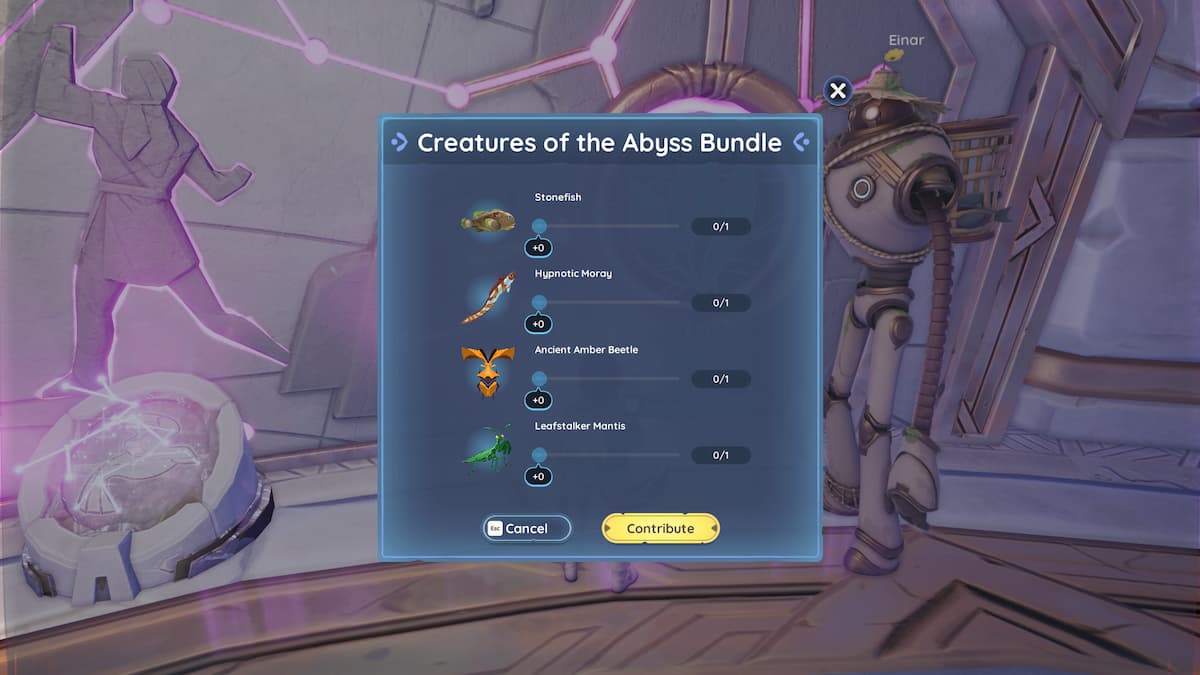Click the yellow Contribute button
Viewport: 1200px width, 675px height.
pyautogui.click(x=660, y=528)
